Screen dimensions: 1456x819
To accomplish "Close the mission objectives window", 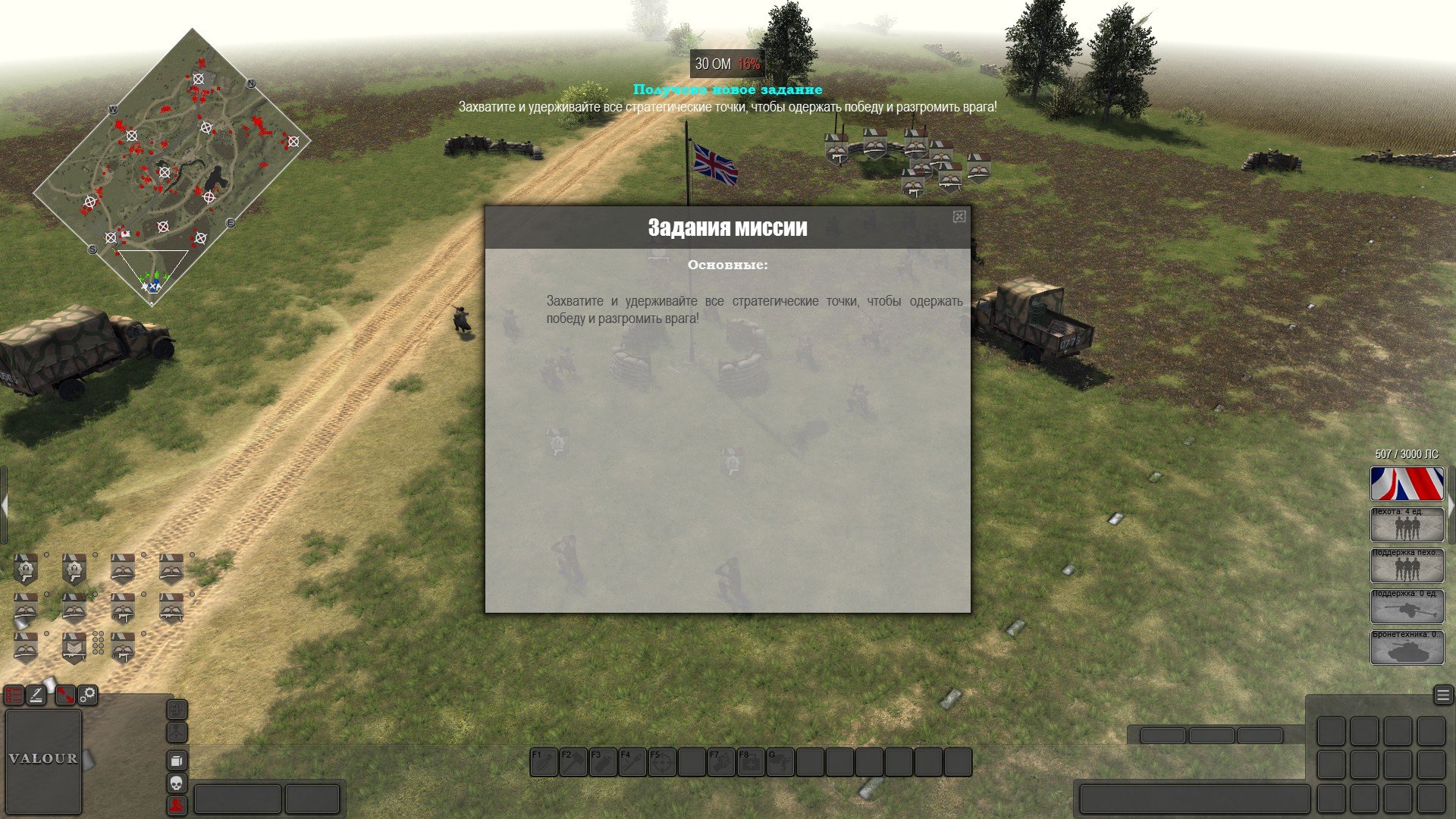I will coord(959,217).
